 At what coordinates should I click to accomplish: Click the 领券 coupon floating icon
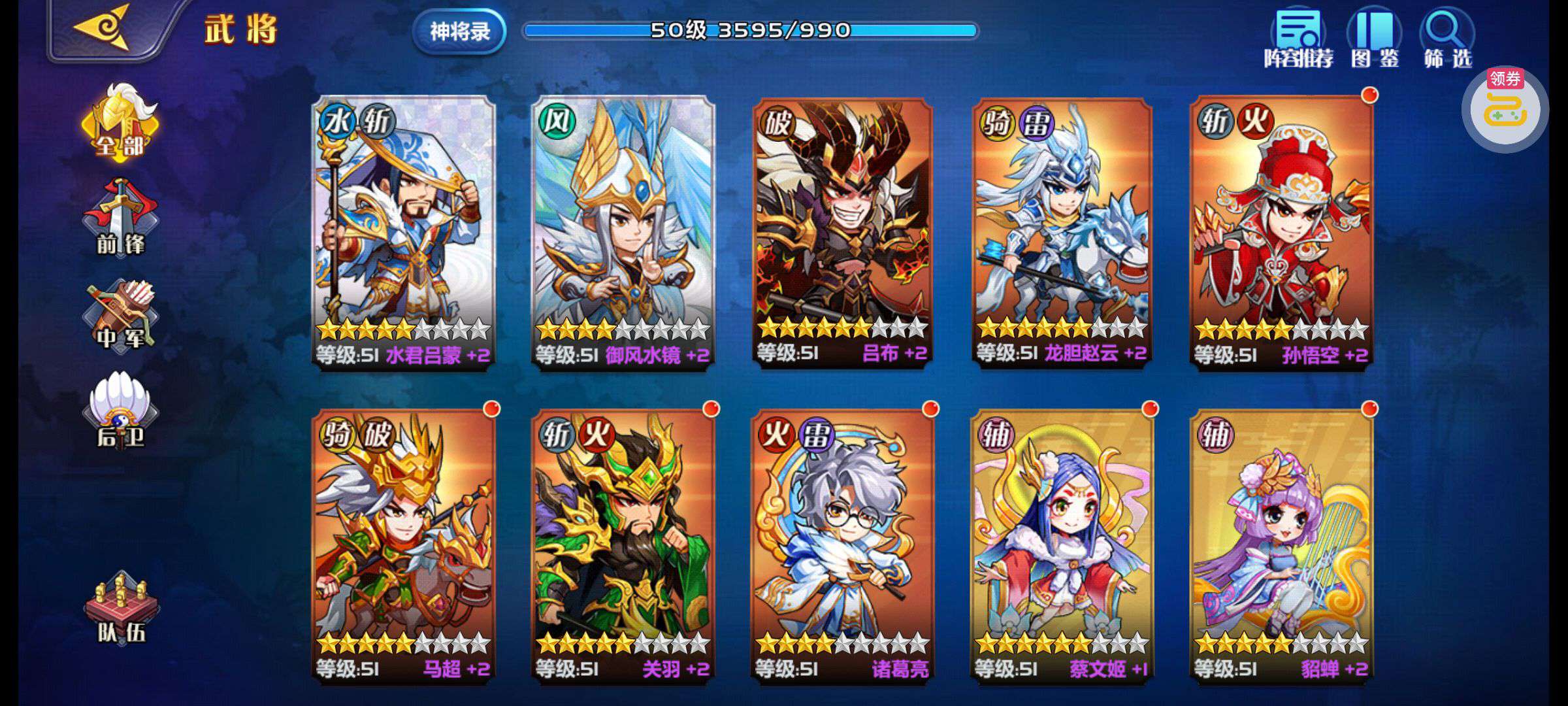(x=1505, y=109)
